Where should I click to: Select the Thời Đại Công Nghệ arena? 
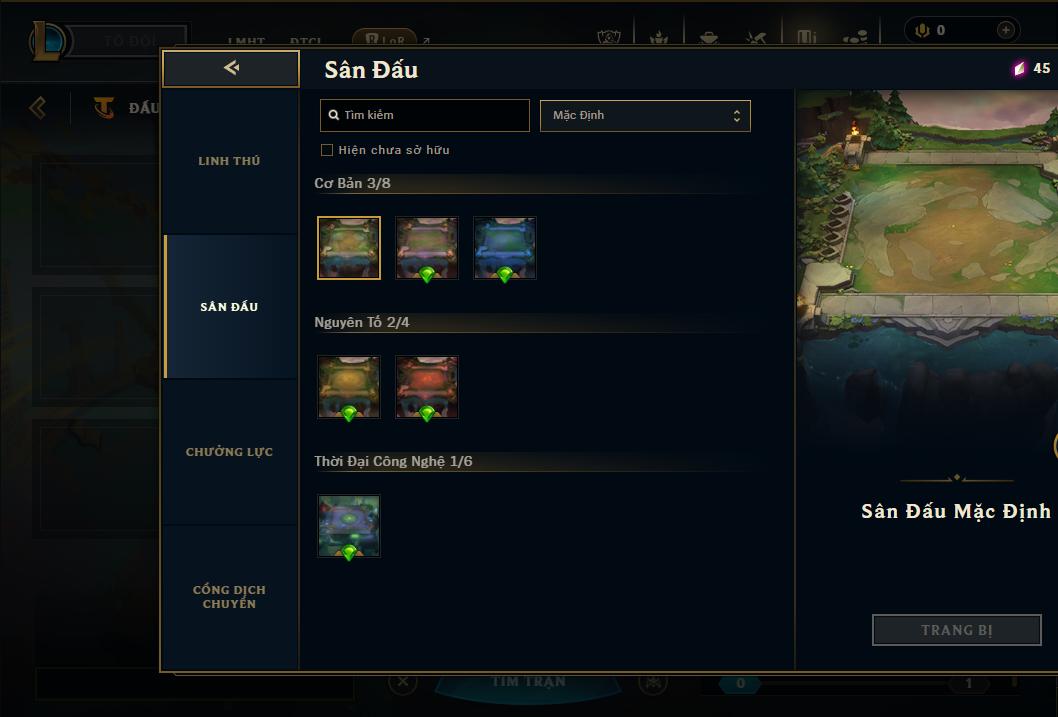pos(349,525)
